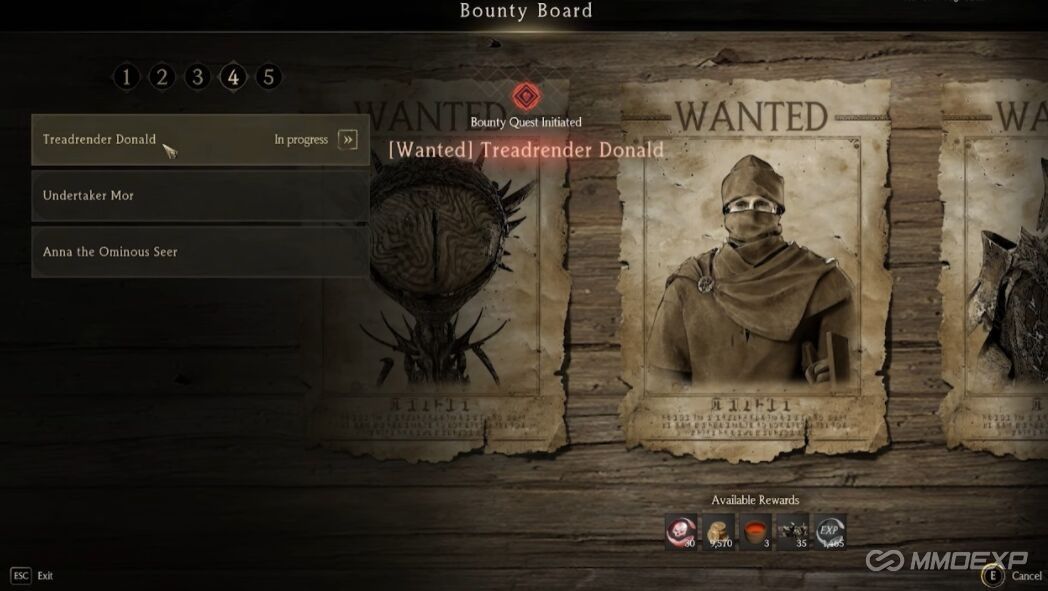The width and height of the screenshot is (1048, 591).
Task: Open bounty page 2
Action: (162, 77)
